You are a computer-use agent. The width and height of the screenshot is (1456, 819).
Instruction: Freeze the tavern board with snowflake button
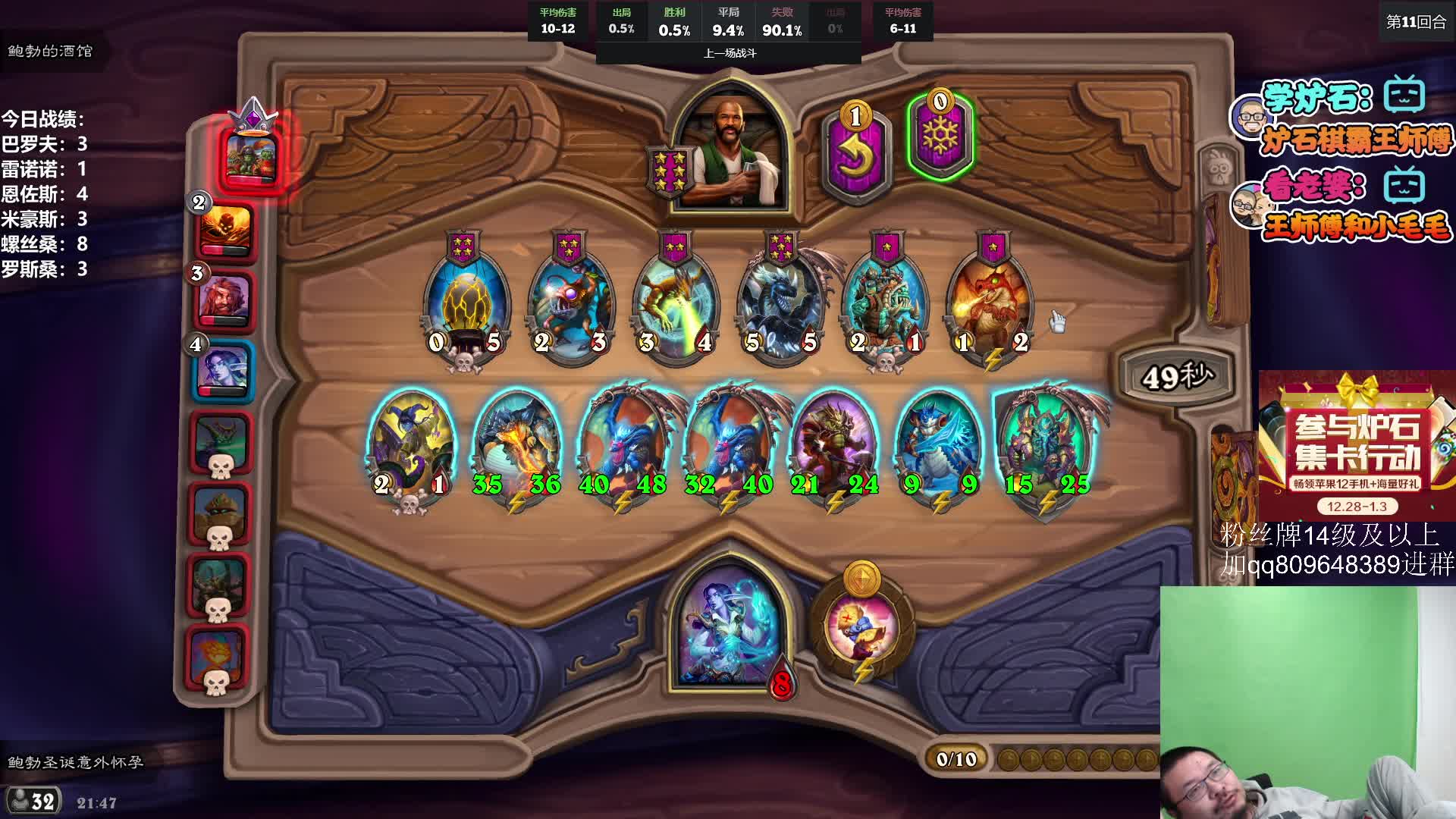pos(940,136)
